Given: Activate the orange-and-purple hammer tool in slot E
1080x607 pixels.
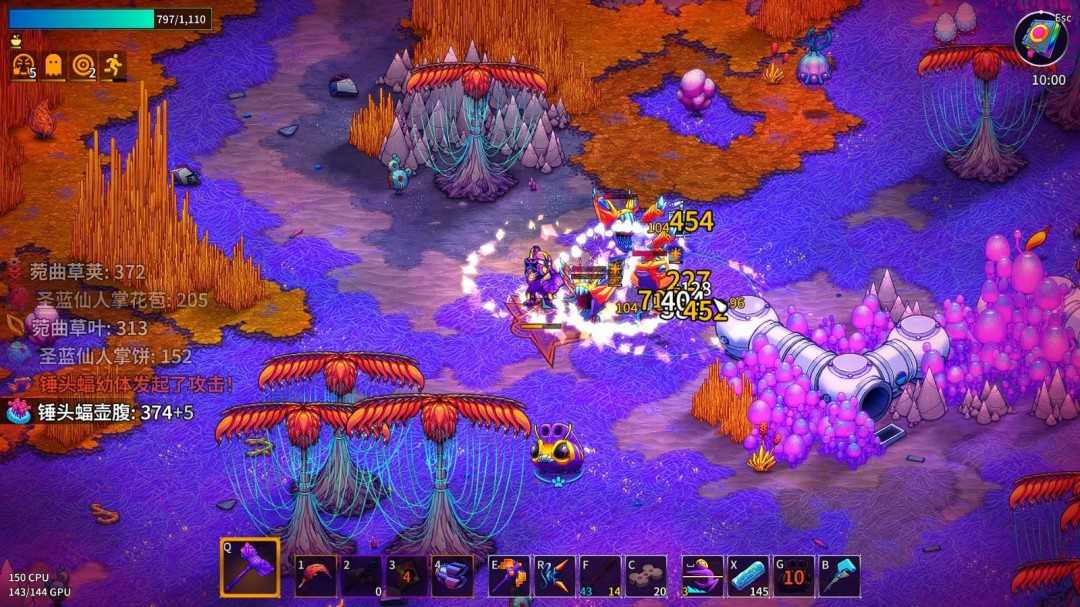Looking at the screenshot, I should coord(509,576).
